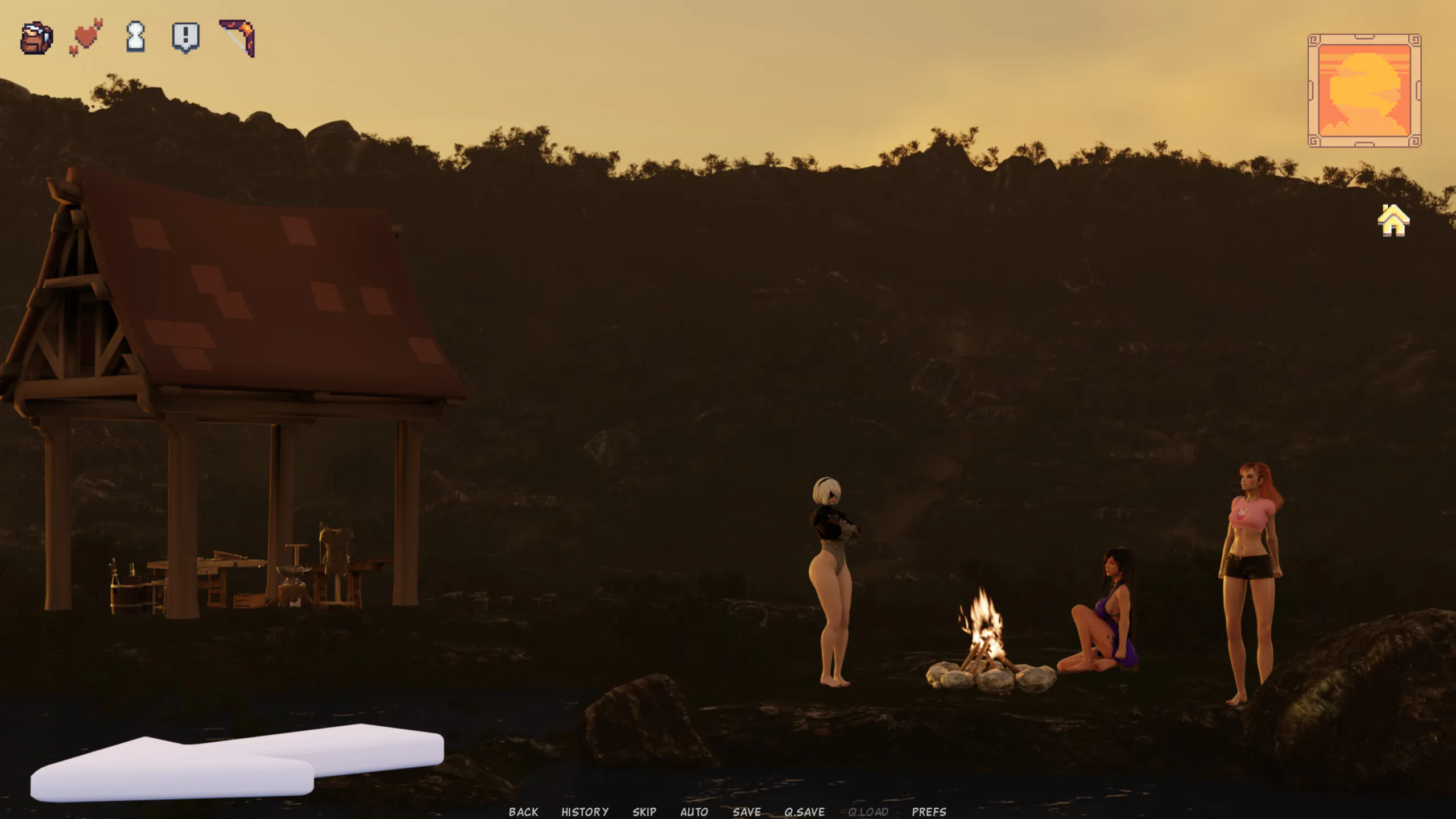Open the exclamation speech bubble quest icon

click(185, 38)
